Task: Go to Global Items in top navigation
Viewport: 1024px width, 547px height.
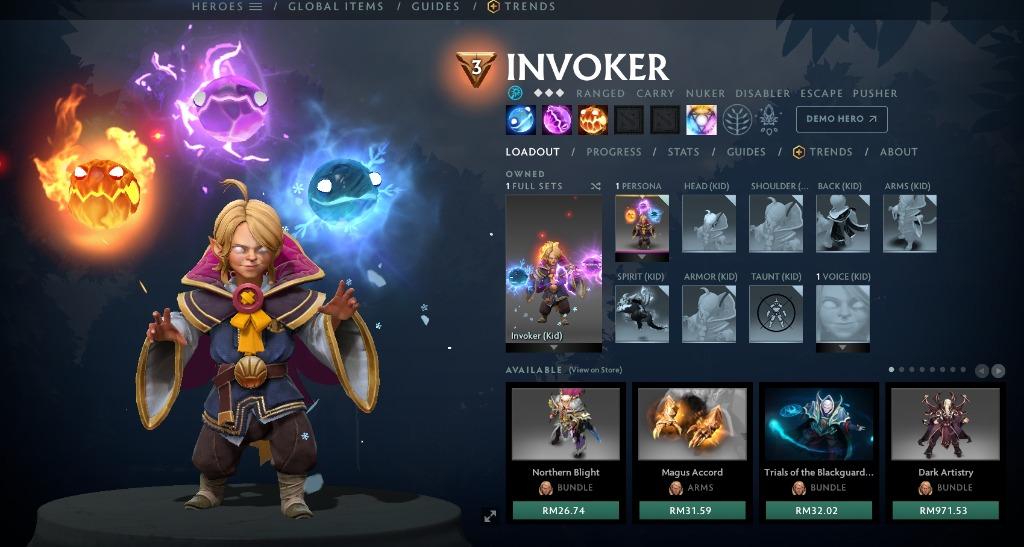Action: coord(335,6)
